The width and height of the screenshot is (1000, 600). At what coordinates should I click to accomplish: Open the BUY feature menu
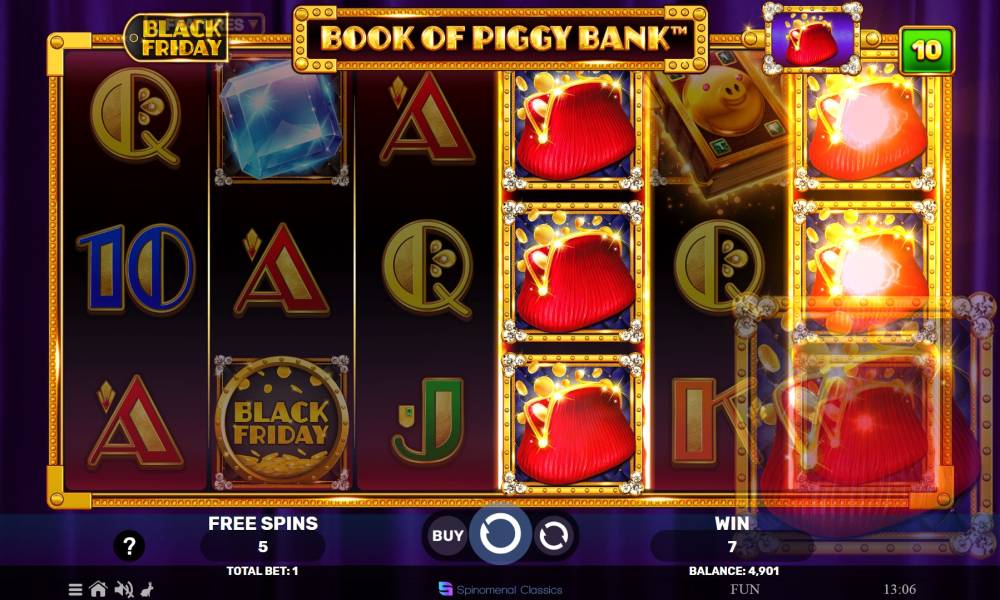tap(447, 535)
